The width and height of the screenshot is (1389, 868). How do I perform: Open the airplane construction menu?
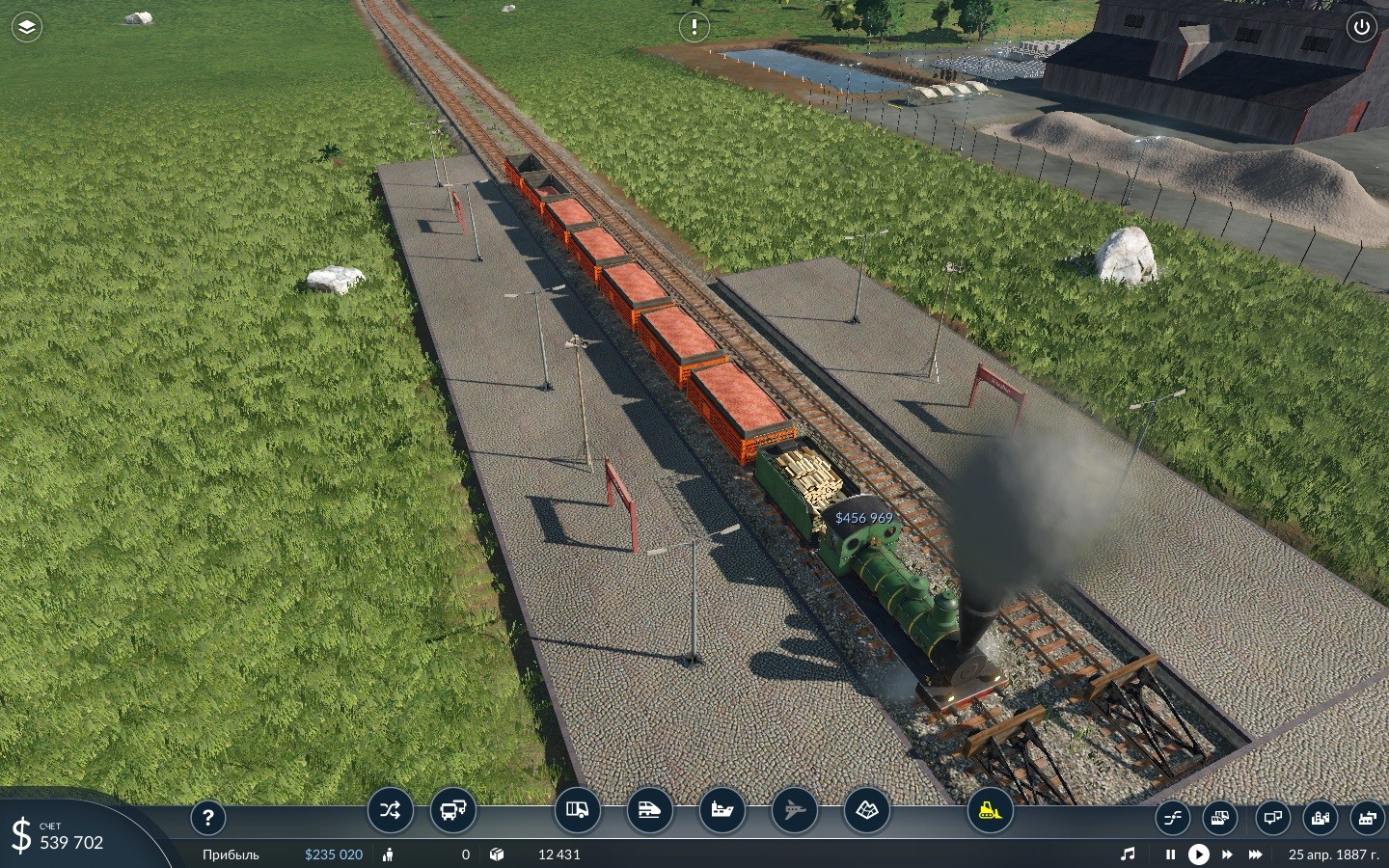pos(794,810)
